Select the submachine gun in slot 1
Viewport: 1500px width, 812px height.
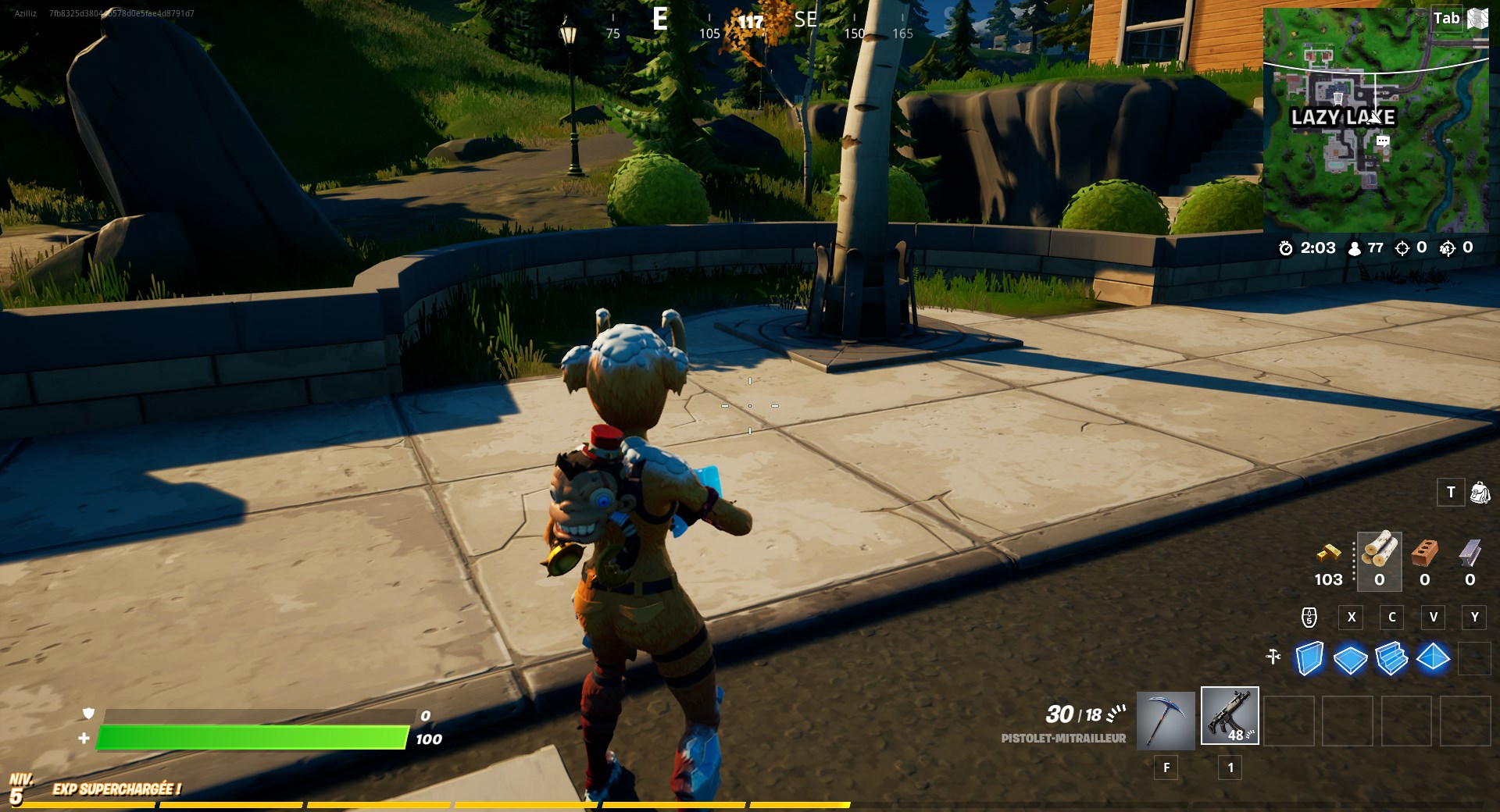pos(1230,720)
